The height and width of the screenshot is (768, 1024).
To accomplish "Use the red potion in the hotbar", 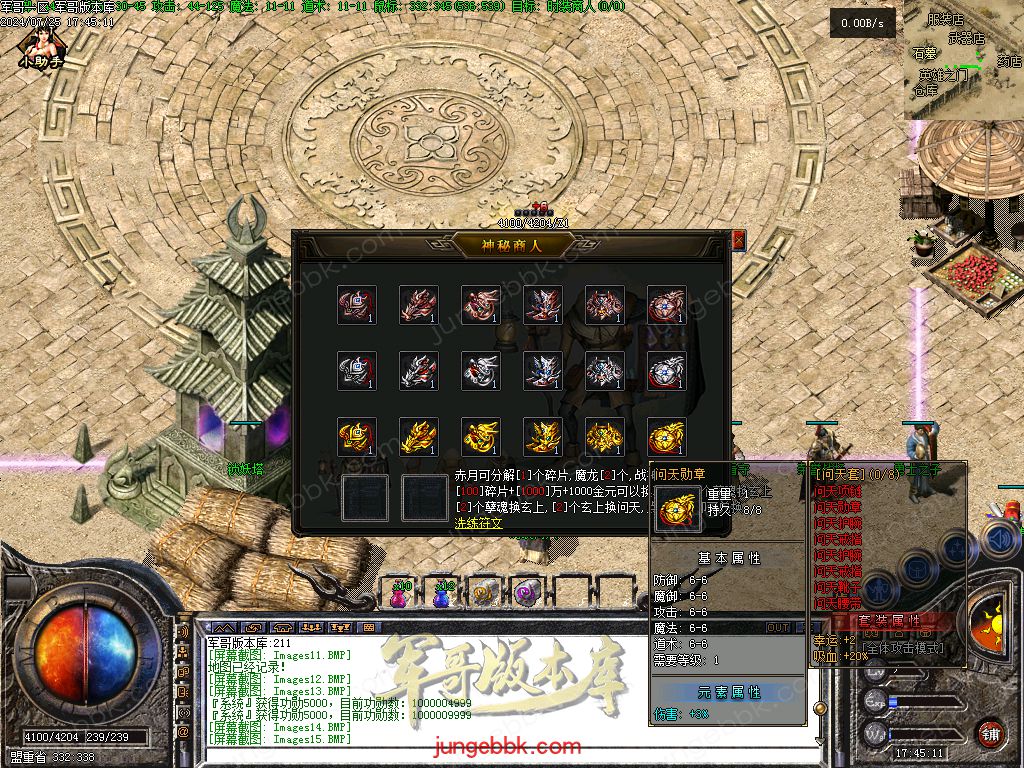I will click(x=401, y=592).
